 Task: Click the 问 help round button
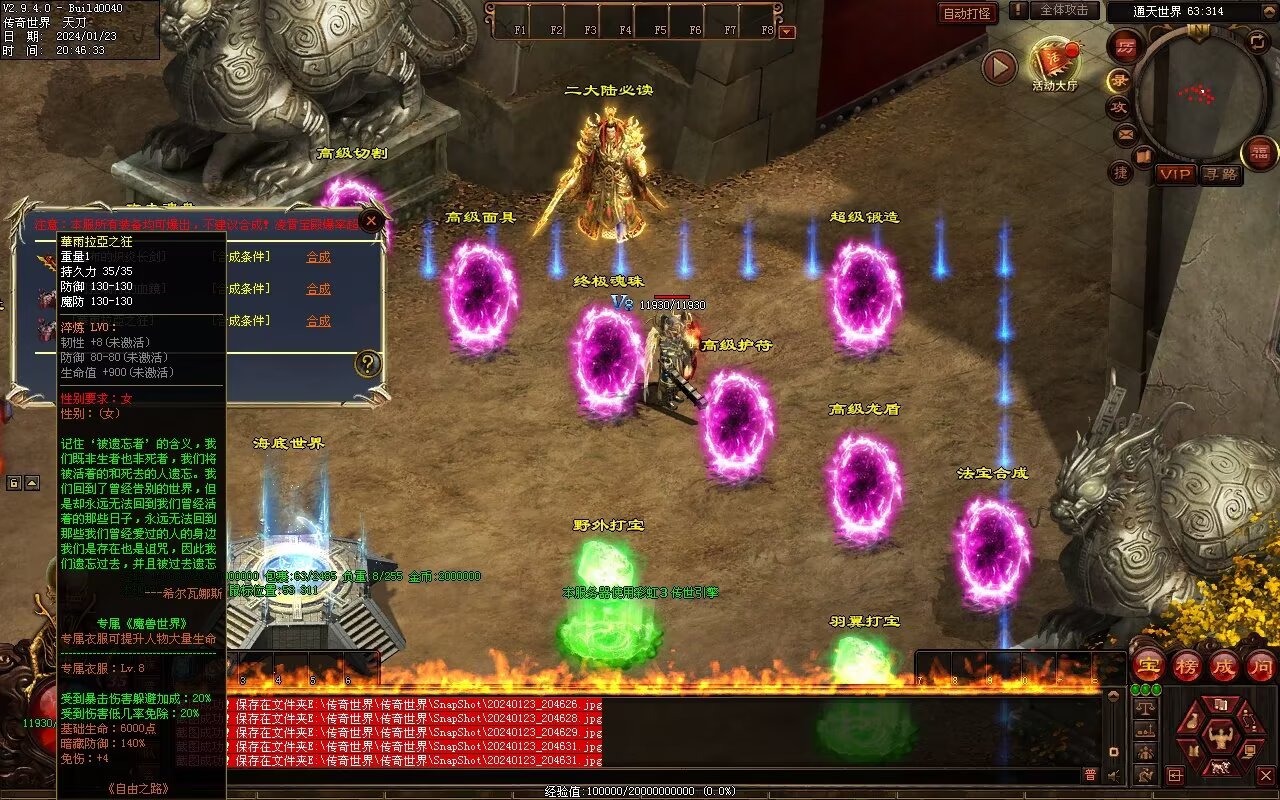click(x=1260, y=665)
